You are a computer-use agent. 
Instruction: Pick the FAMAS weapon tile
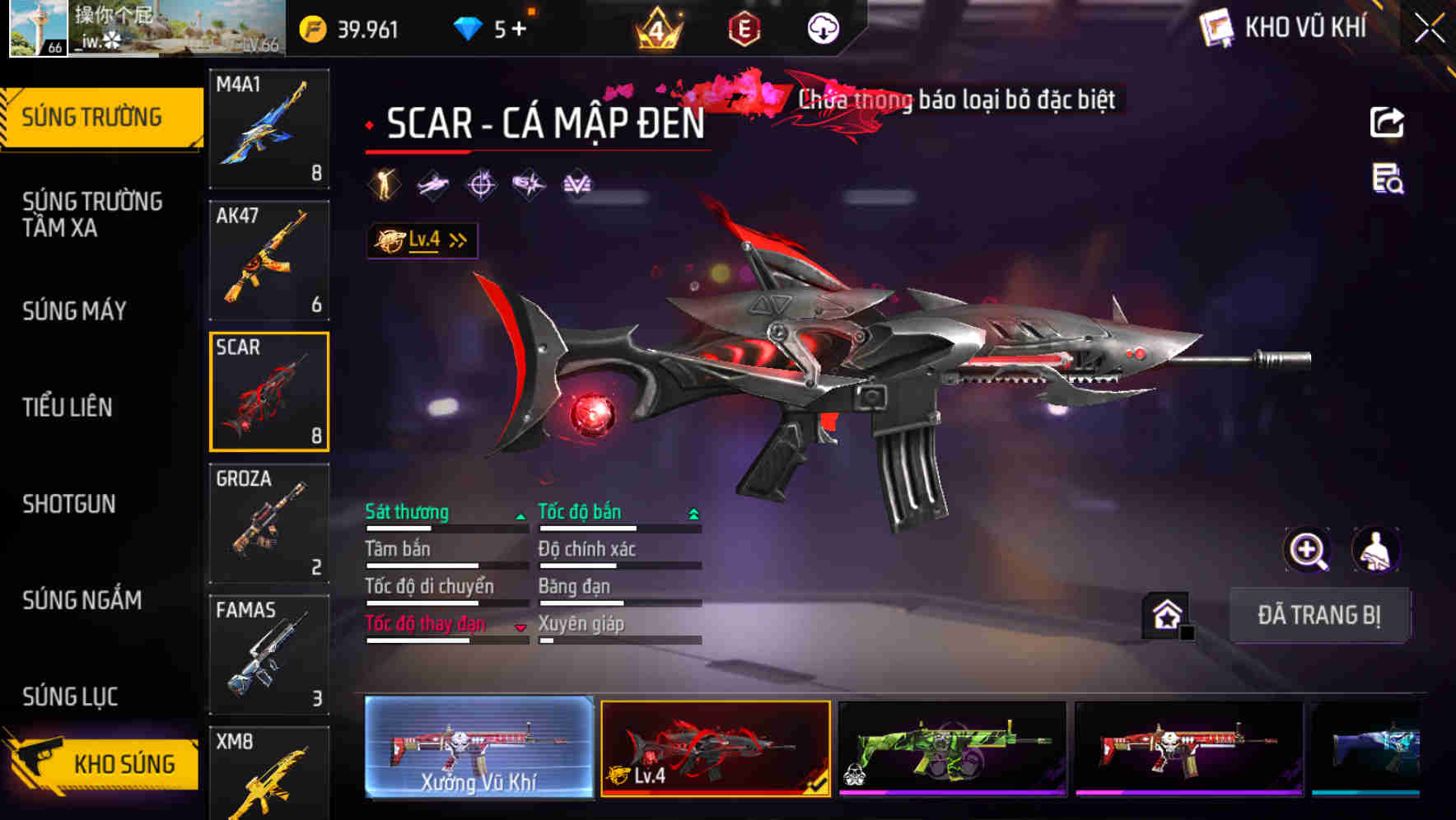point(269,655)
